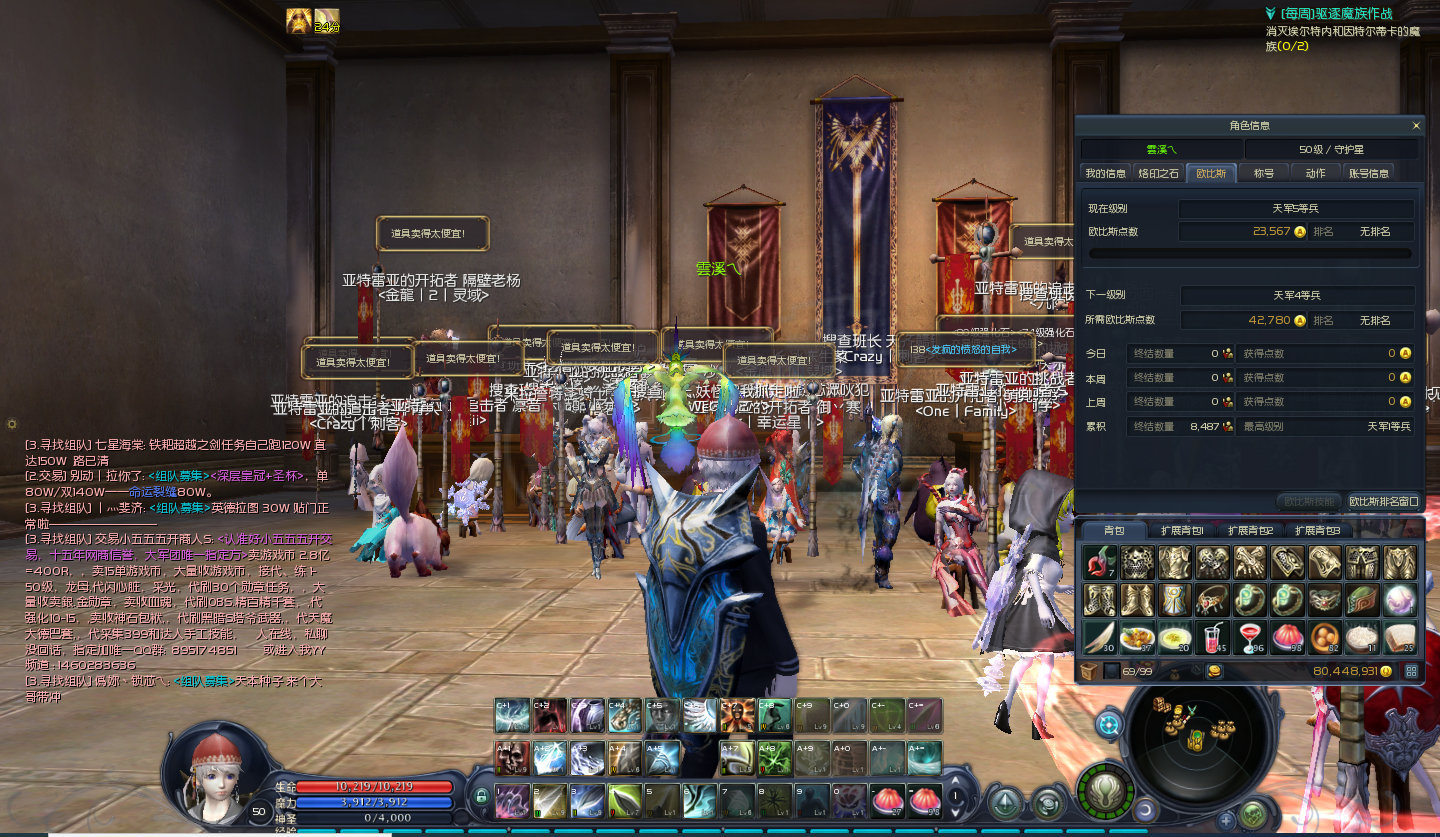Close the character info window

pyautogui.click(x=1415, y=126)
